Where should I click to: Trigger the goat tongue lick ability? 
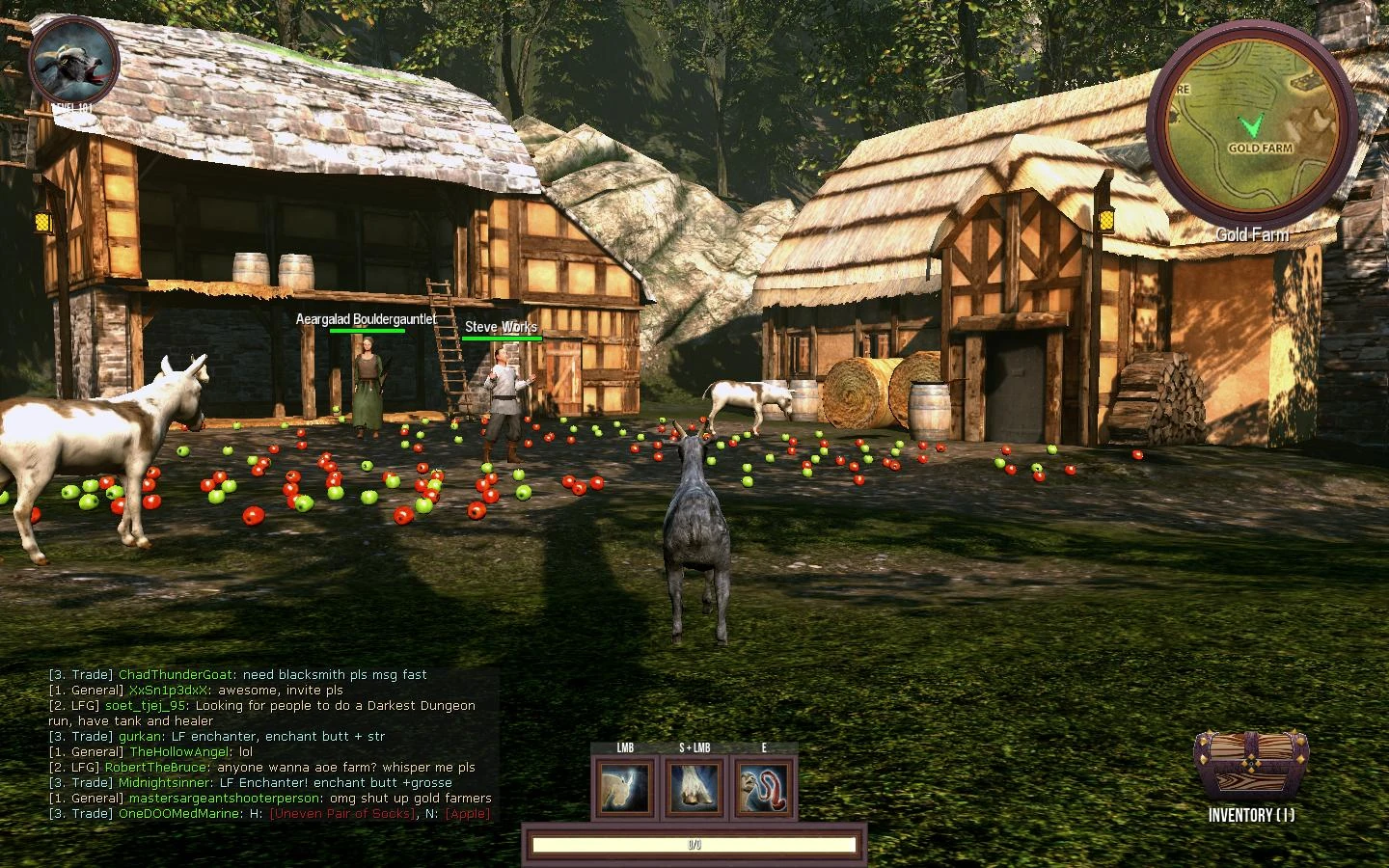click(764, 786)
